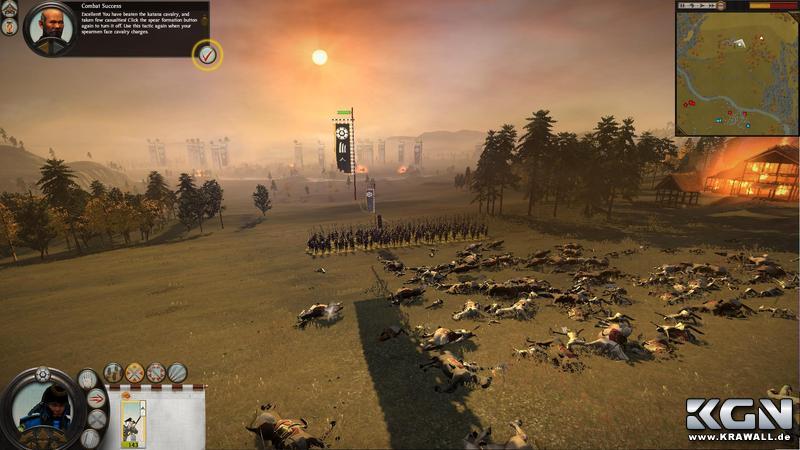Select the group formation button with soldier figures
Screen dimensions: 800x450
point(113,372)
